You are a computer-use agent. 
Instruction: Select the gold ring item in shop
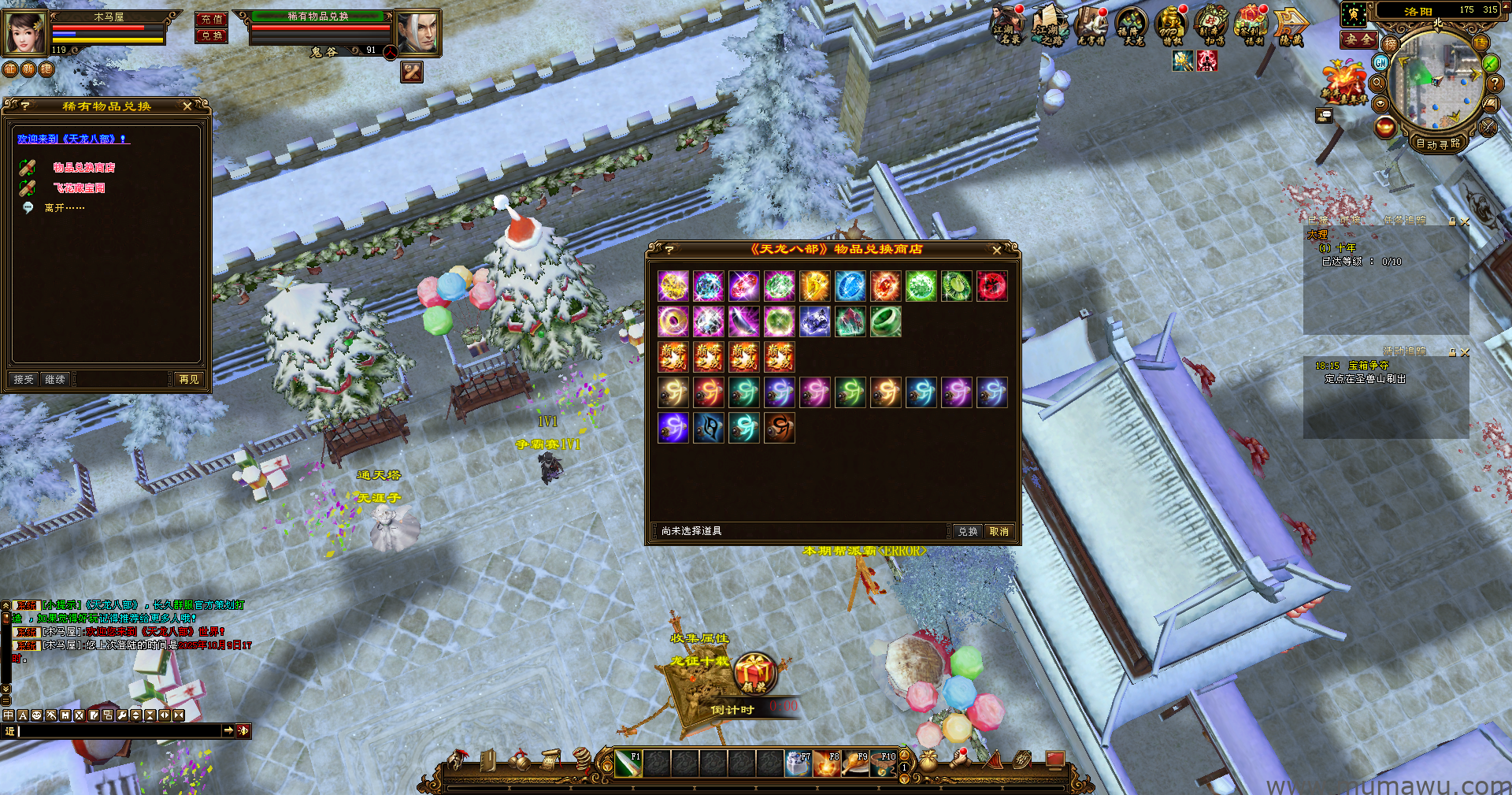(673, 321)
